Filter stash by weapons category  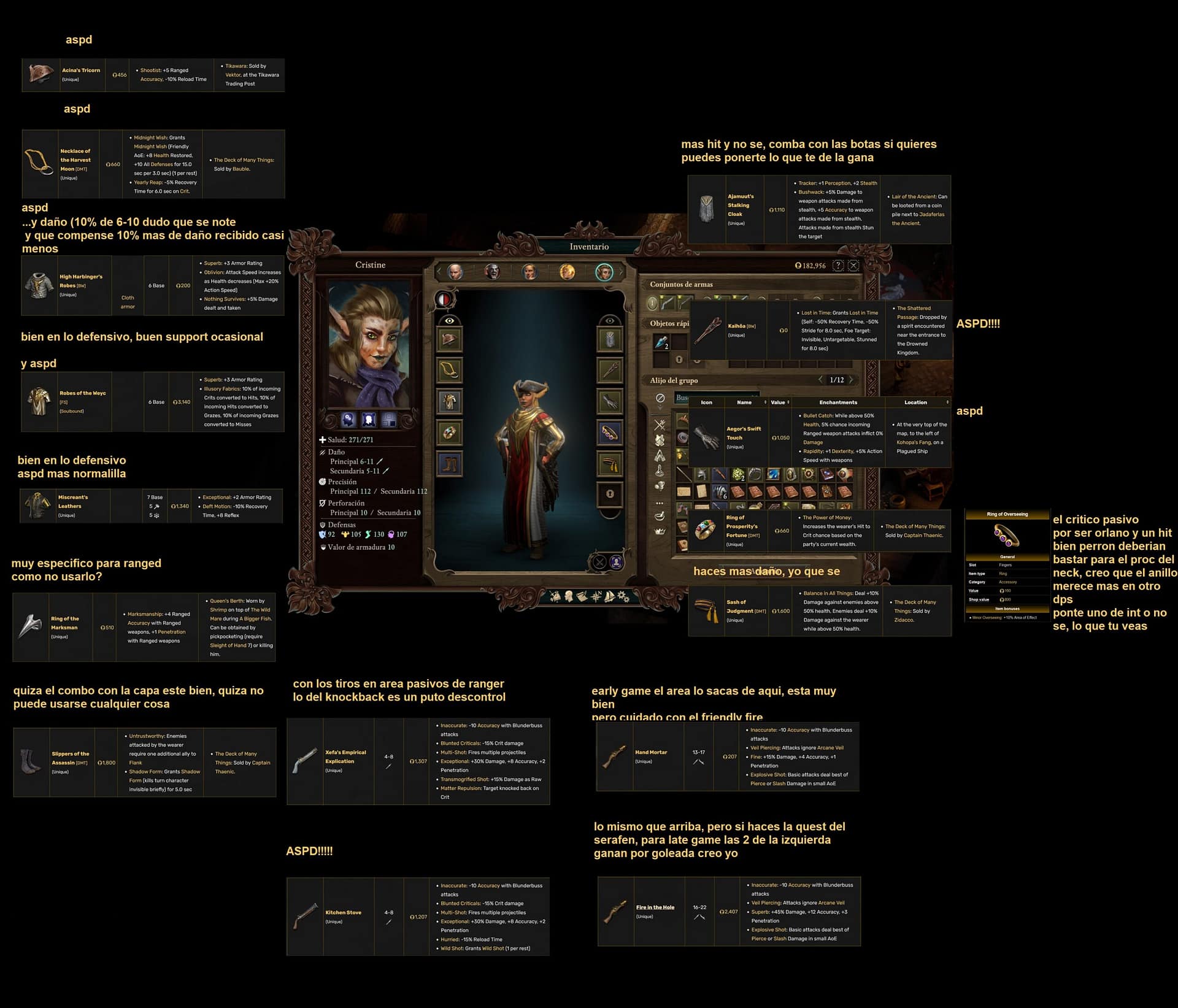coord(660,424)
